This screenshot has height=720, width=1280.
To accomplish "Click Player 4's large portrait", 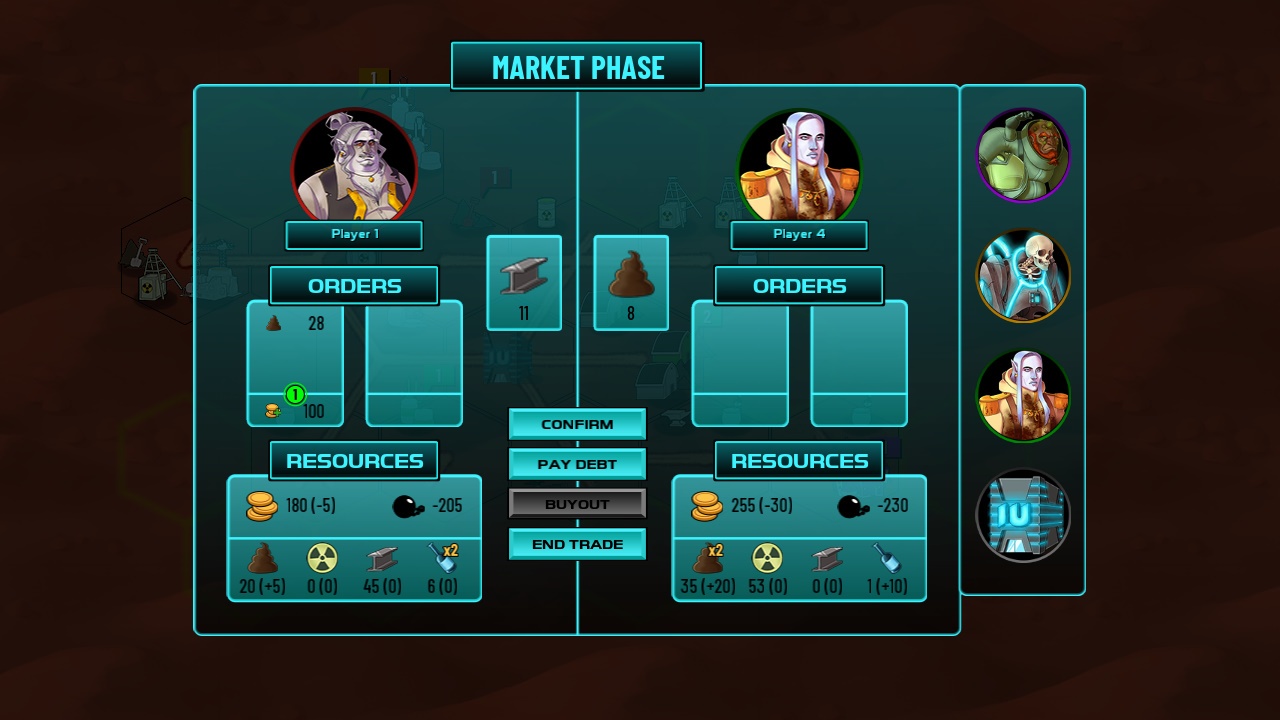I will (x=799, y=166).
